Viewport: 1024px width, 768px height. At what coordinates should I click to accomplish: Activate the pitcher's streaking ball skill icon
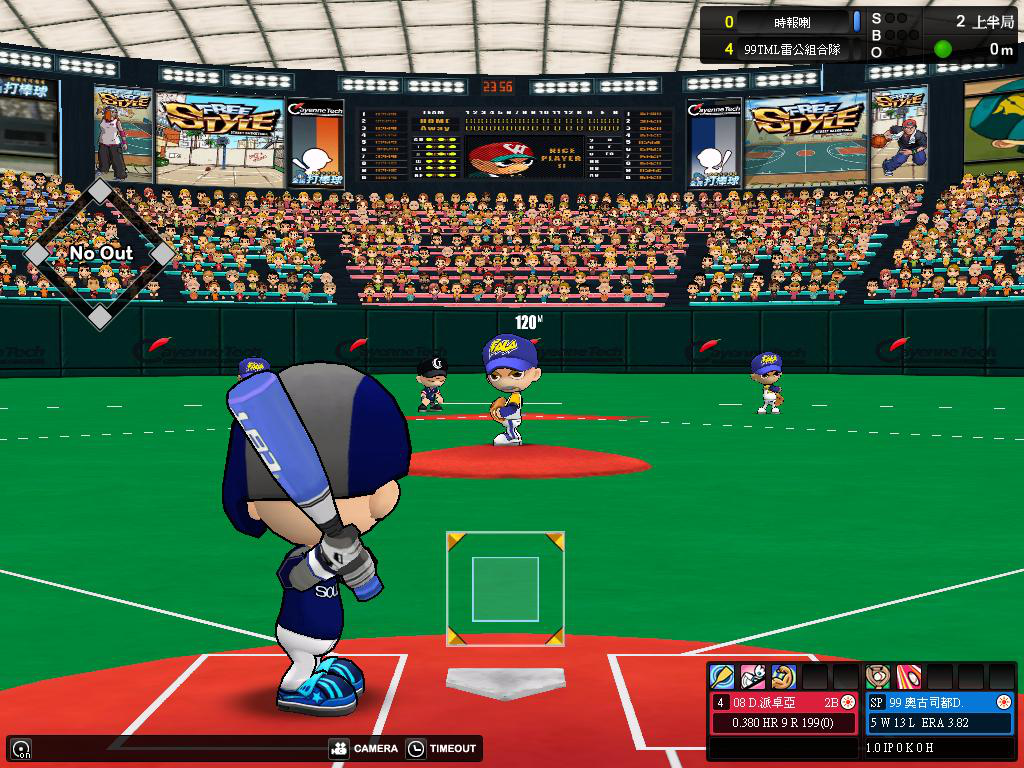click(x=909, y=676)
